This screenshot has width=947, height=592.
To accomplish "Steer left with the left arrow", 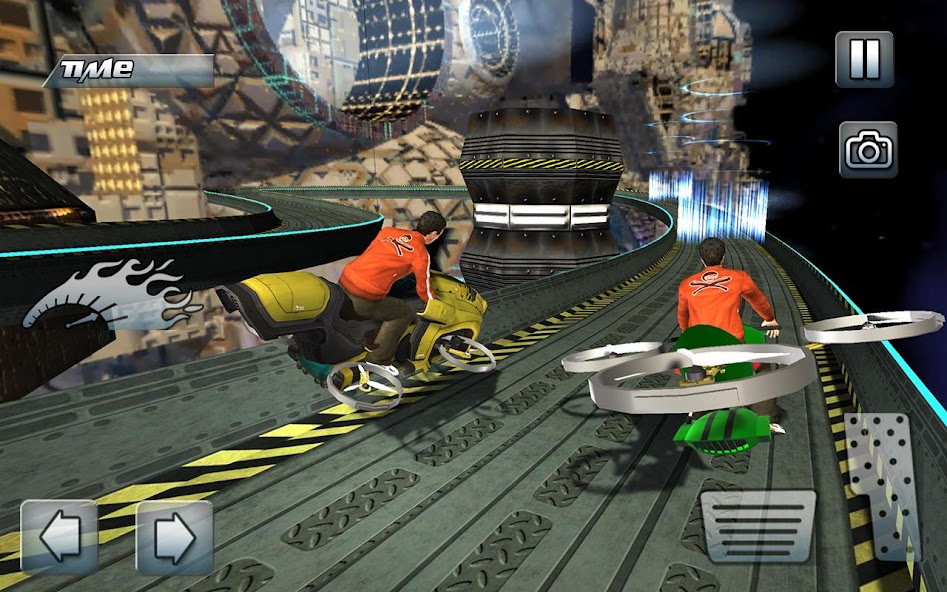I will 59,537.
